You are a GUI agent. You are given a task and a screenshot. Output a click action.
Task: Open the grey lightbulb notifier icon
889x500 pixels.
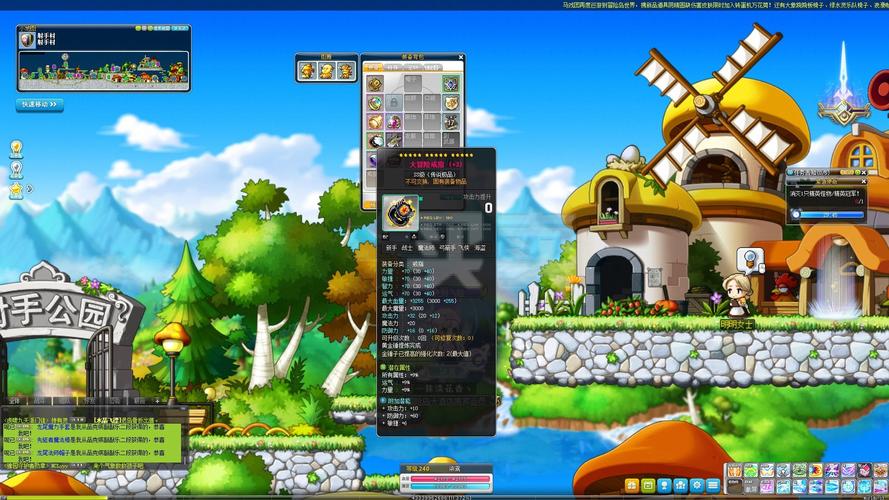pos(16,168)
